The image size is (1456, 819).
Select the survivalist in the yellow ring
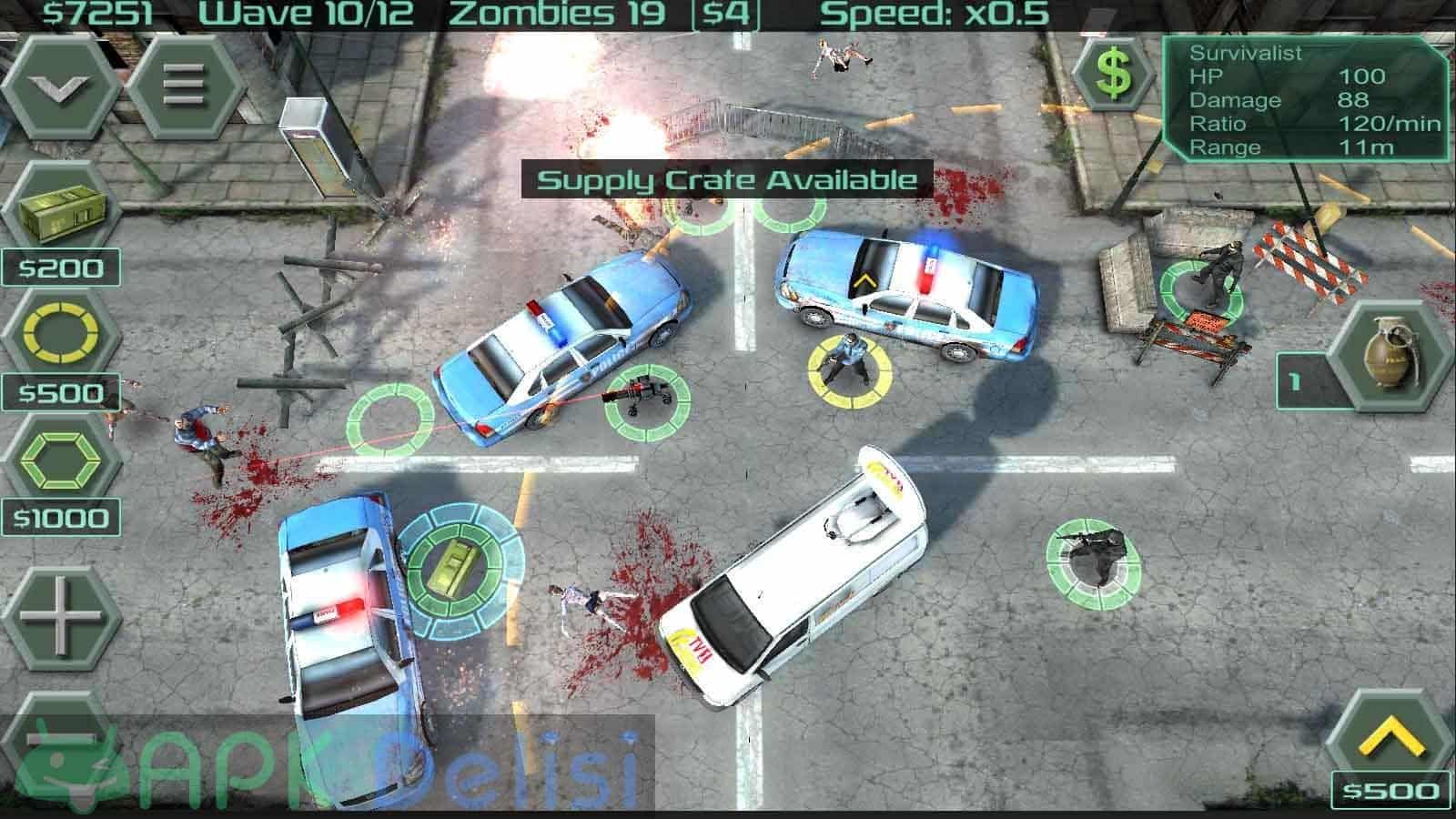click(x=849, y=366)
